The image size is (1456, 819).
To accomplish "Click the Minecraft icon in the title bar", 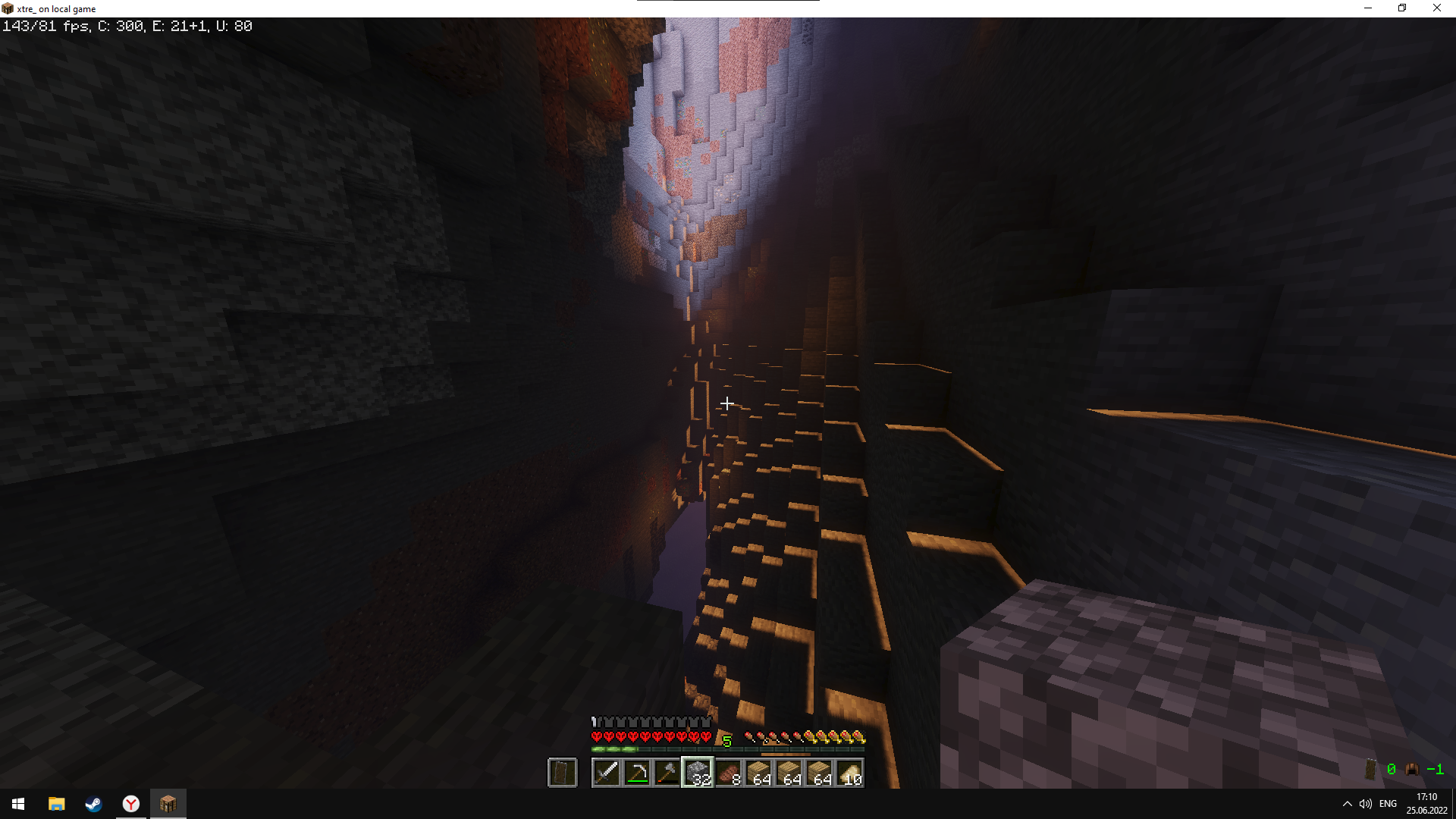I will [6, 8].
